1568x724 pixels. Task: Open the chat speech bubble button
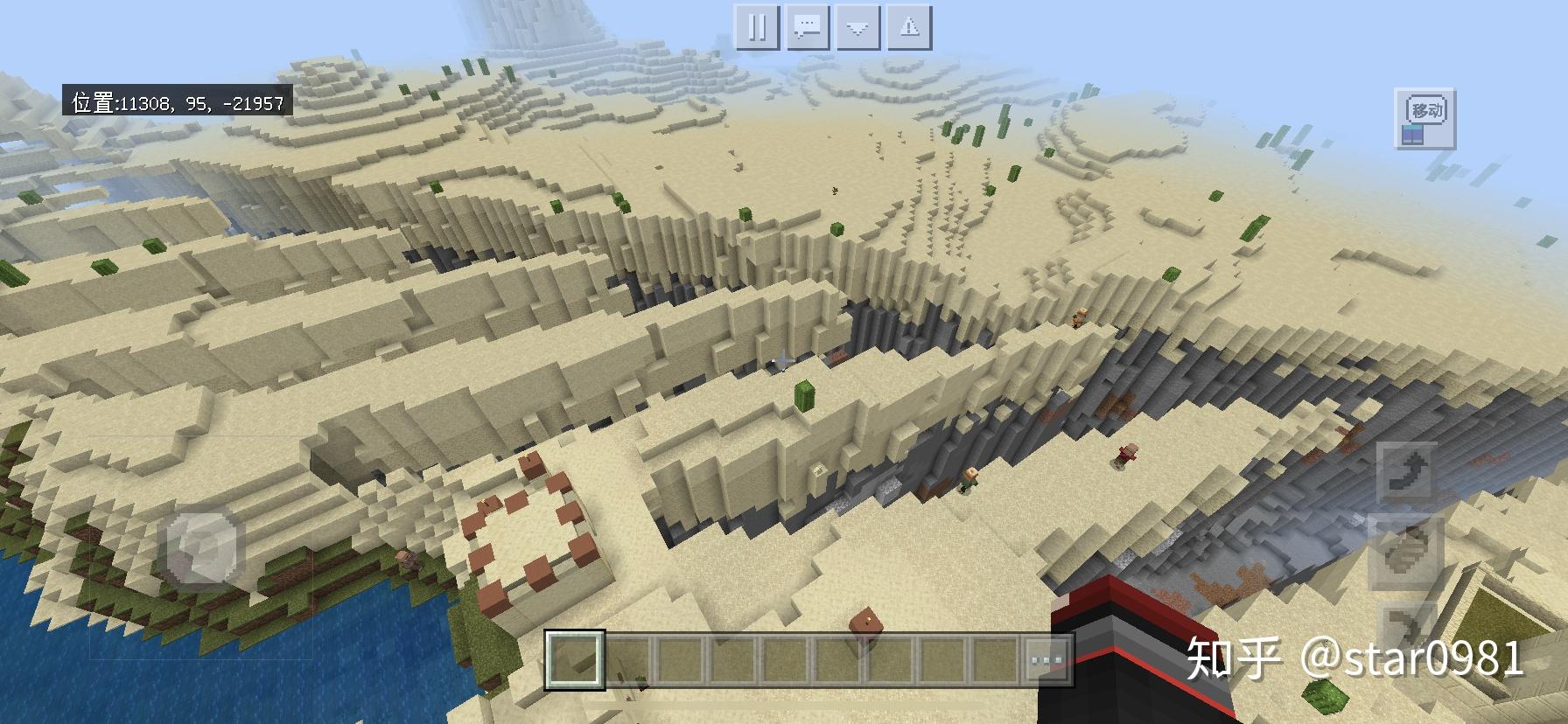[808, 28]
